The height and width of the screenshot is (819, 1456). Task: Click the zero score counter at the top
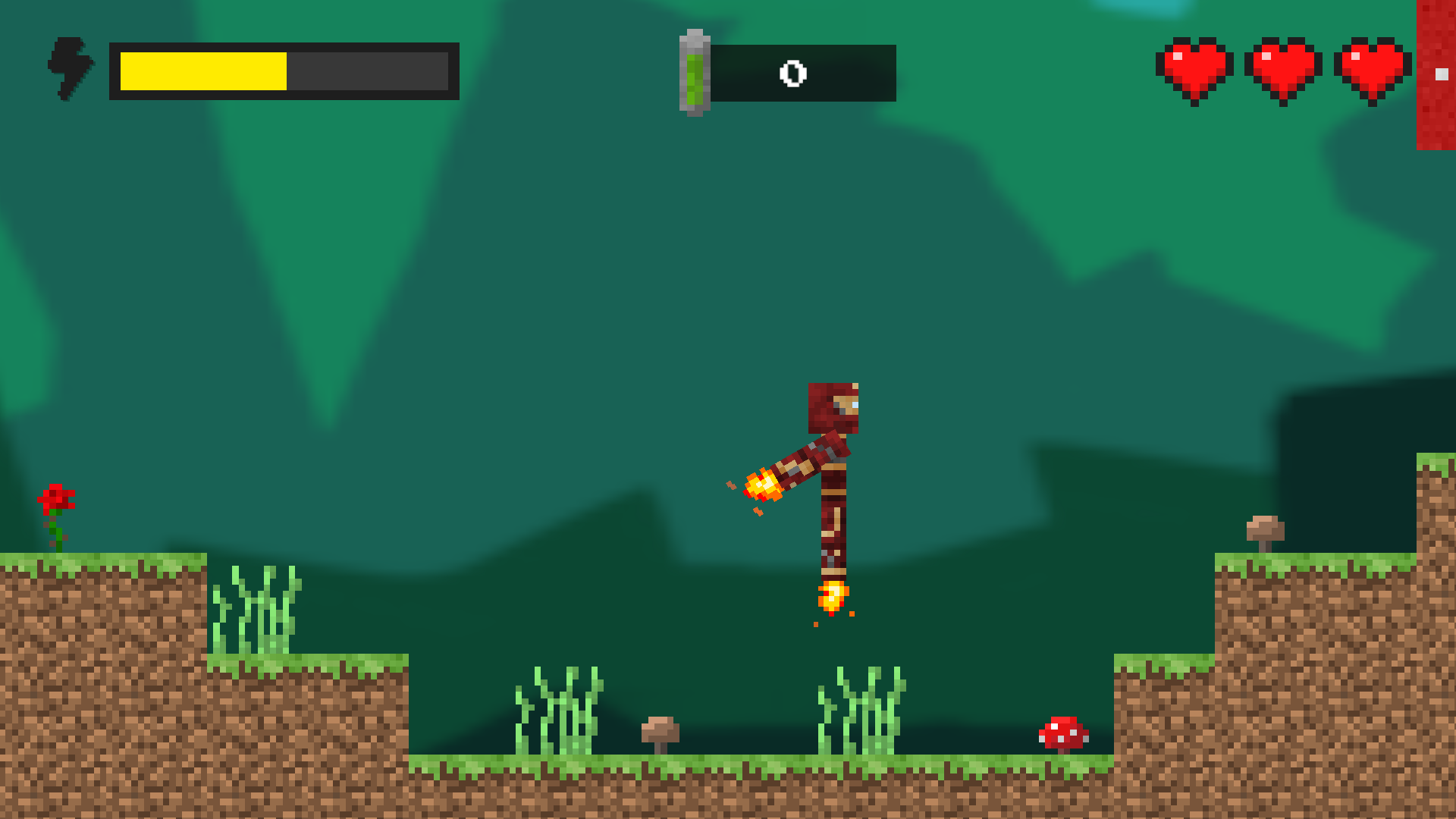(x=793, y=74)
